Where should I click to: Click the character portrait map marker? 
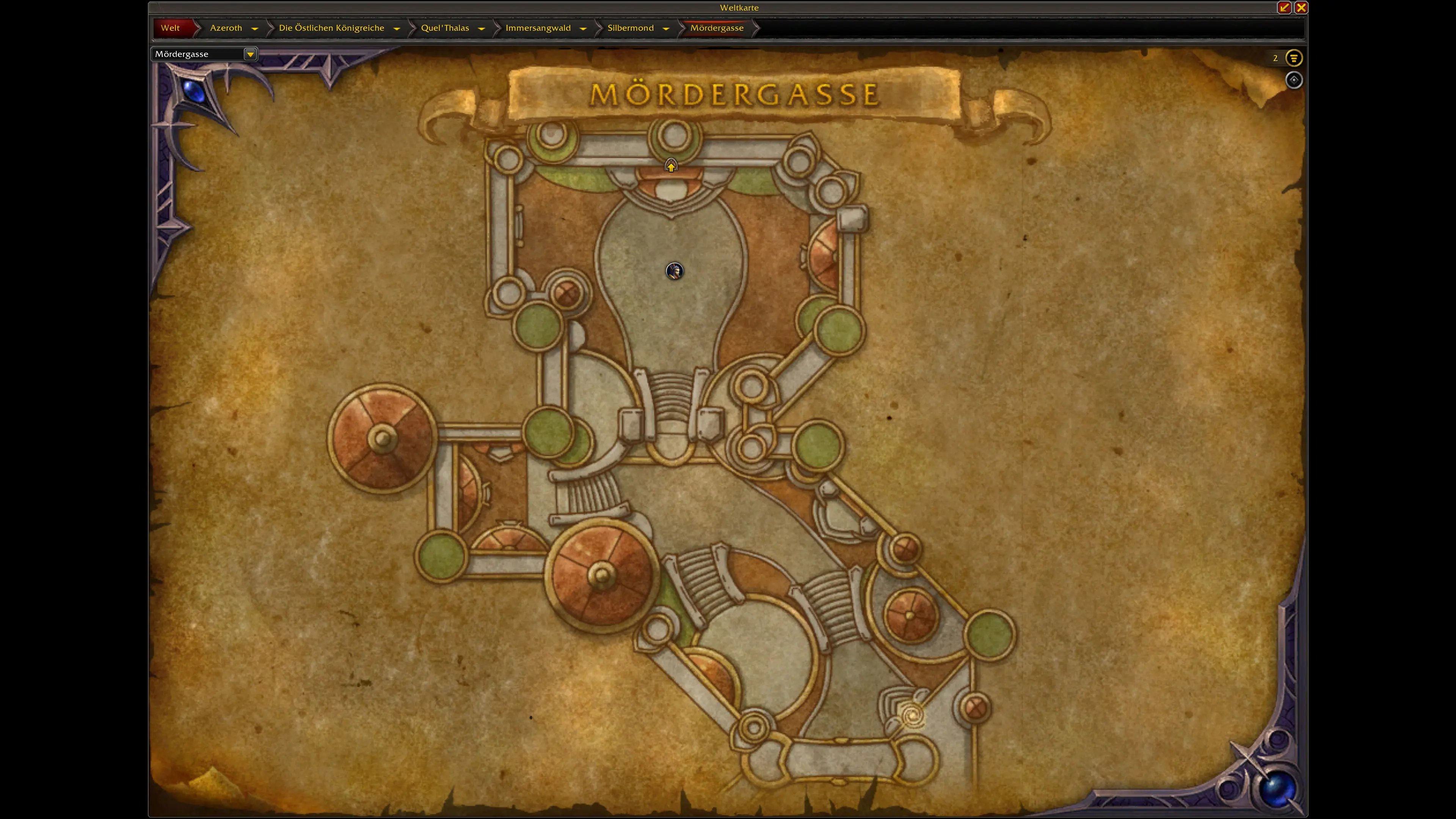click(x=674, y=271)
